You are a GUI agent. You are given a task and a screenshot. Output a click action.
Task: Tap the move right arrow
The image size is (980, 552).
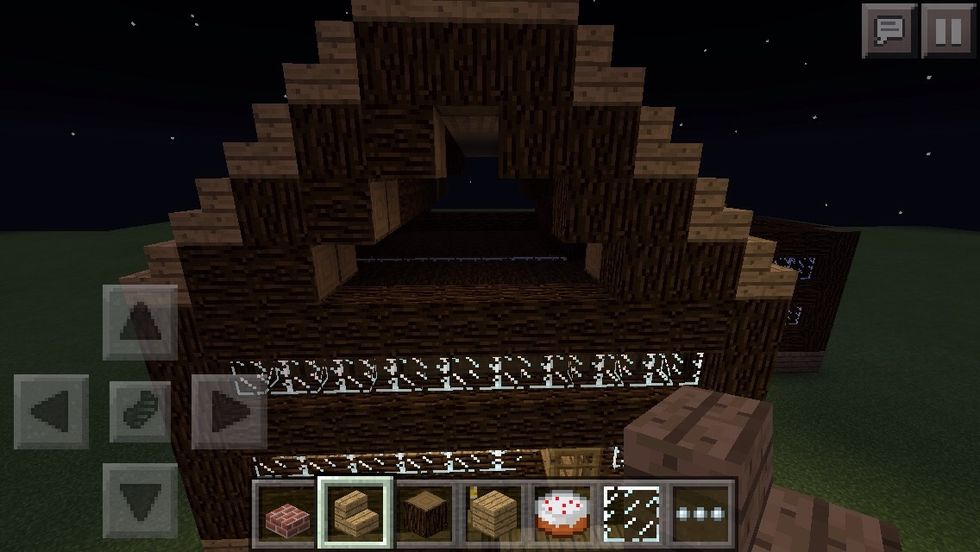point(228,410)
